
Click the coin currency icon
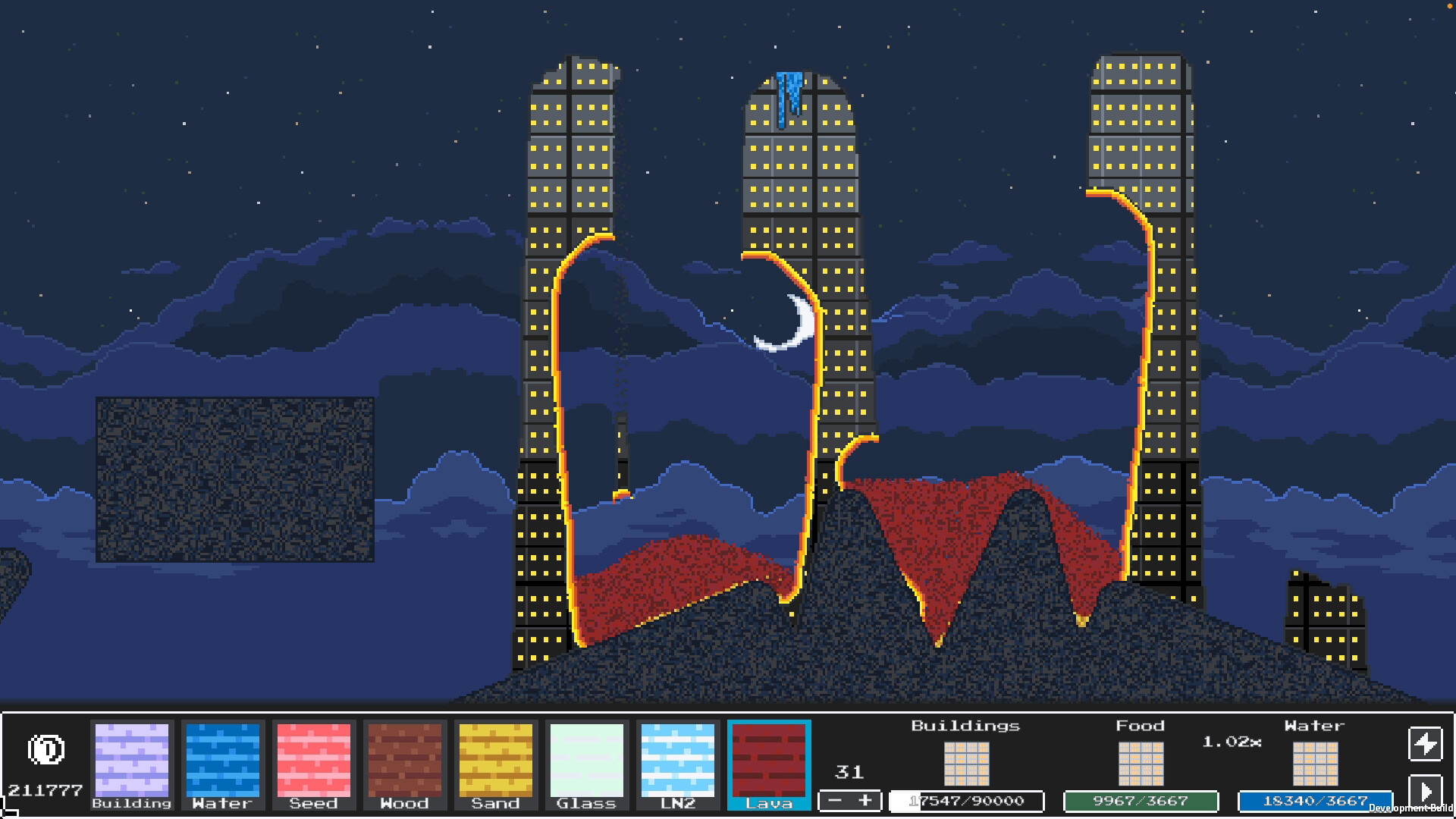pyautogui.click(x=45, y=751)
